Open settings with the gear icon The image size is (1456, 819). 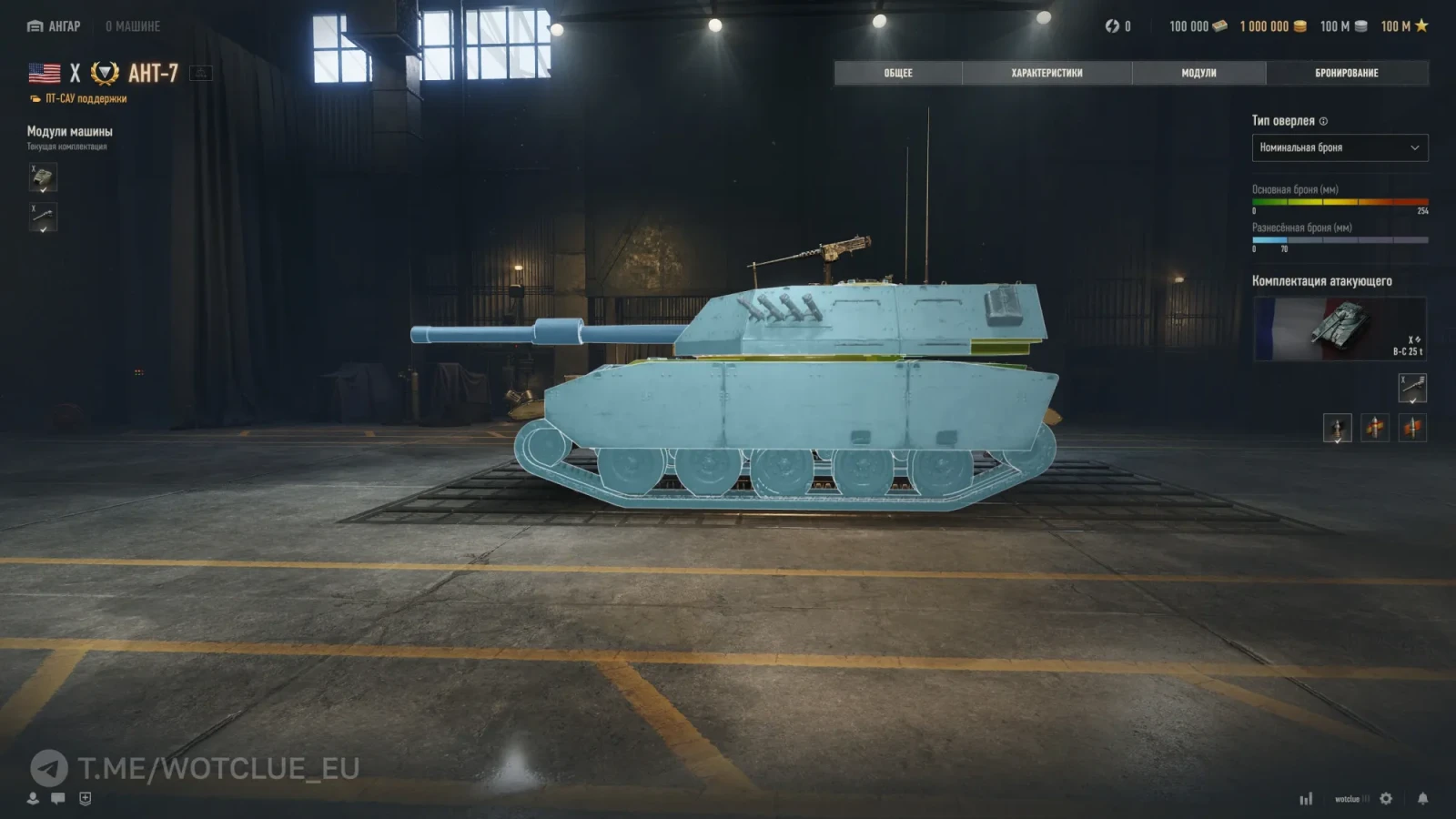coord(1386,798)
